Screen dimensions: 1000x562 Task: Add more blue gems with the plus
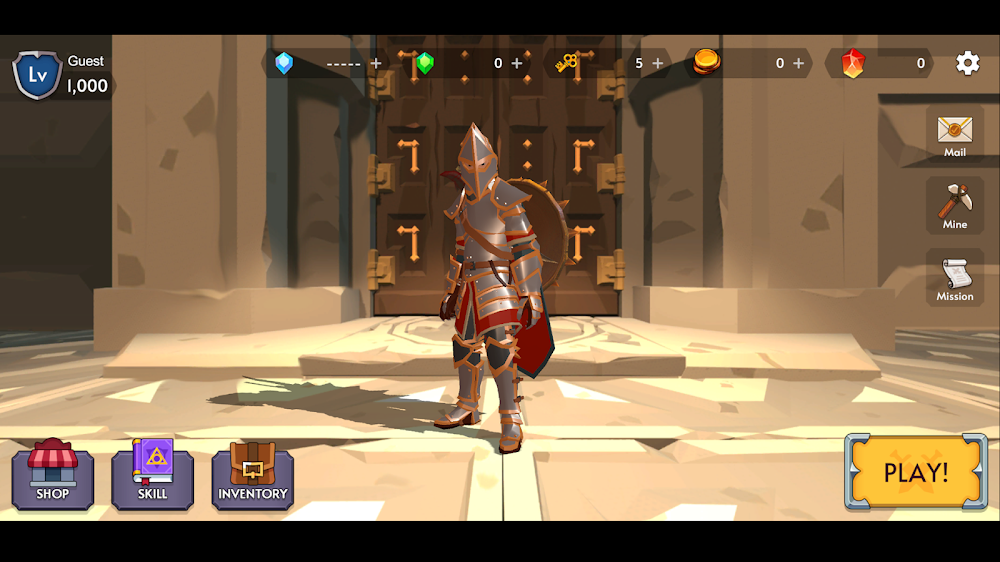[376, 63]
